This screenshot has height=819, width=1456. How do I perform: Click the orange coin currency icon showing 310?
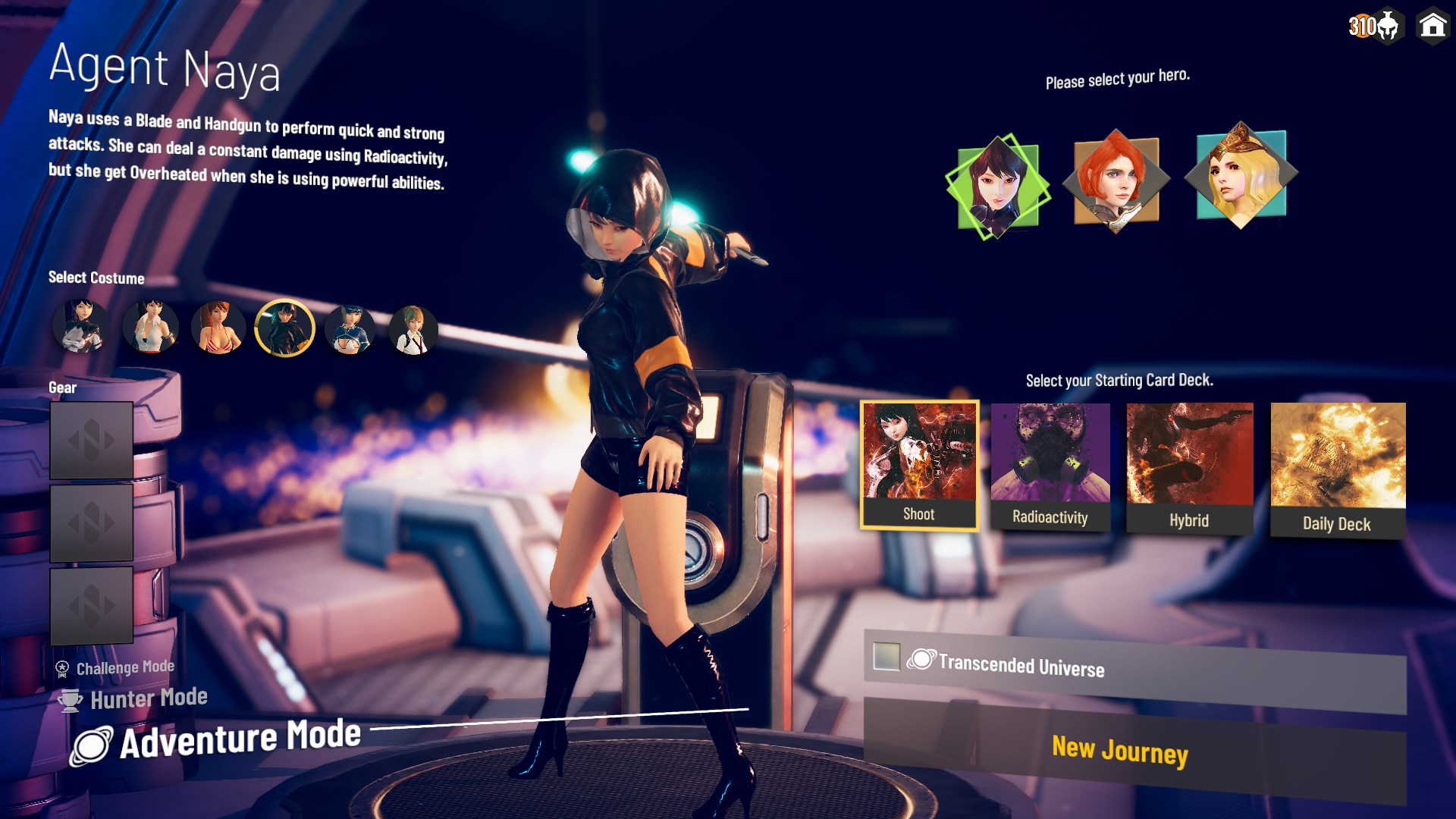coord(1361,27)
